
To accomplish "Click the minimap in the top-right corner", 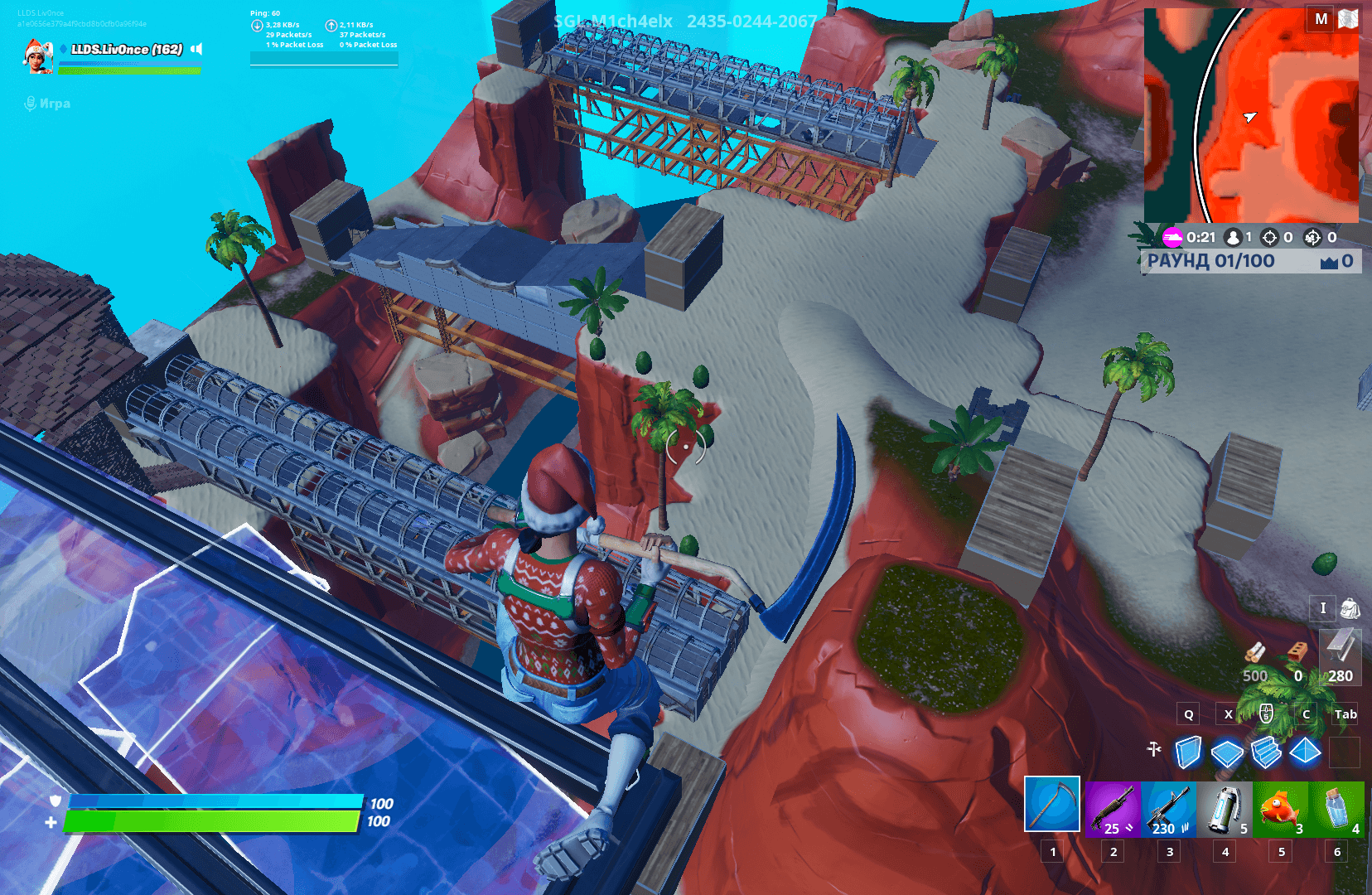I will click(1251, 116).
